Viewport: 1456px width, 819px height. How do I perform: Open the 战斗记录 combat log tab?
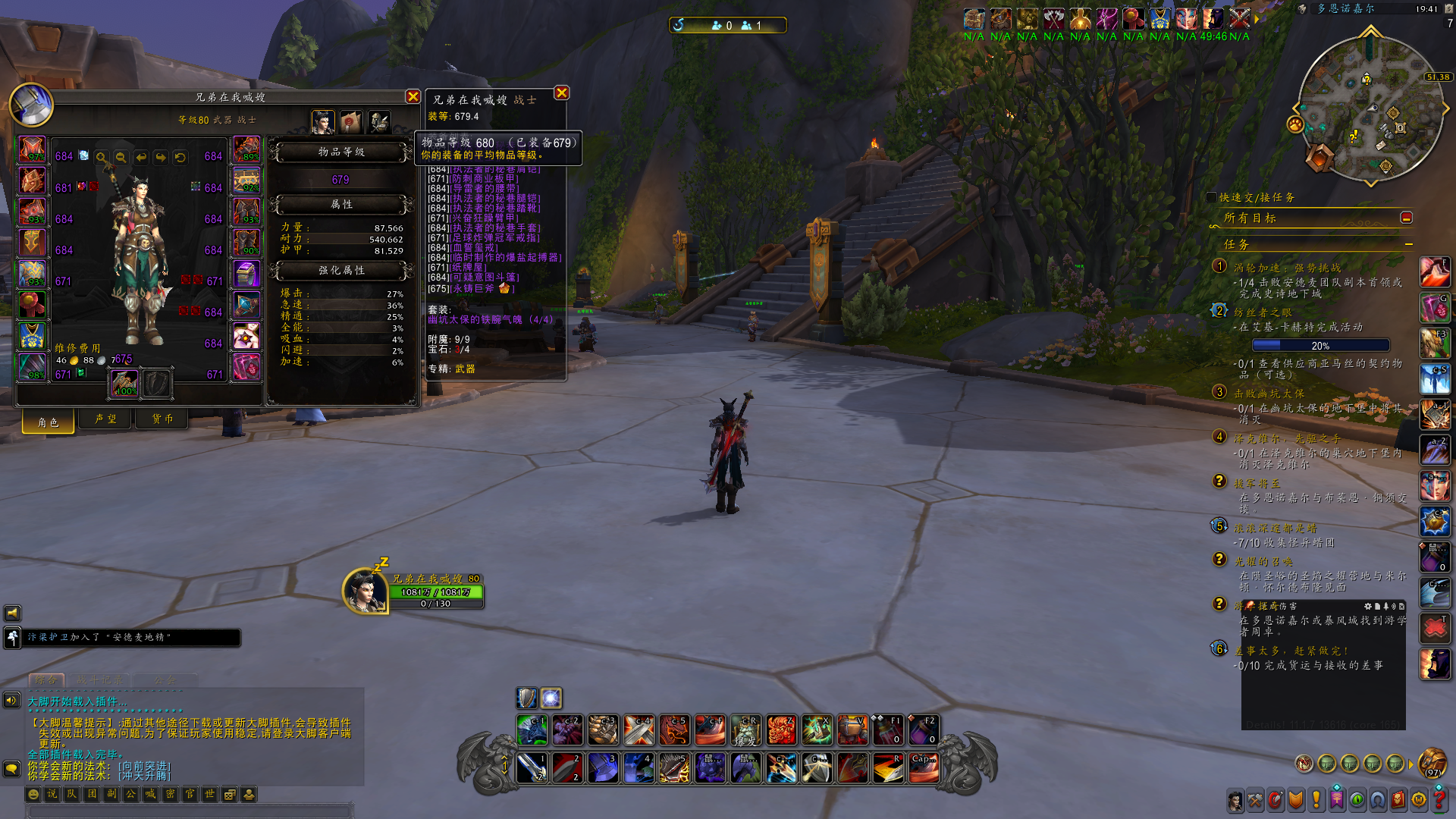click(99, 679)
